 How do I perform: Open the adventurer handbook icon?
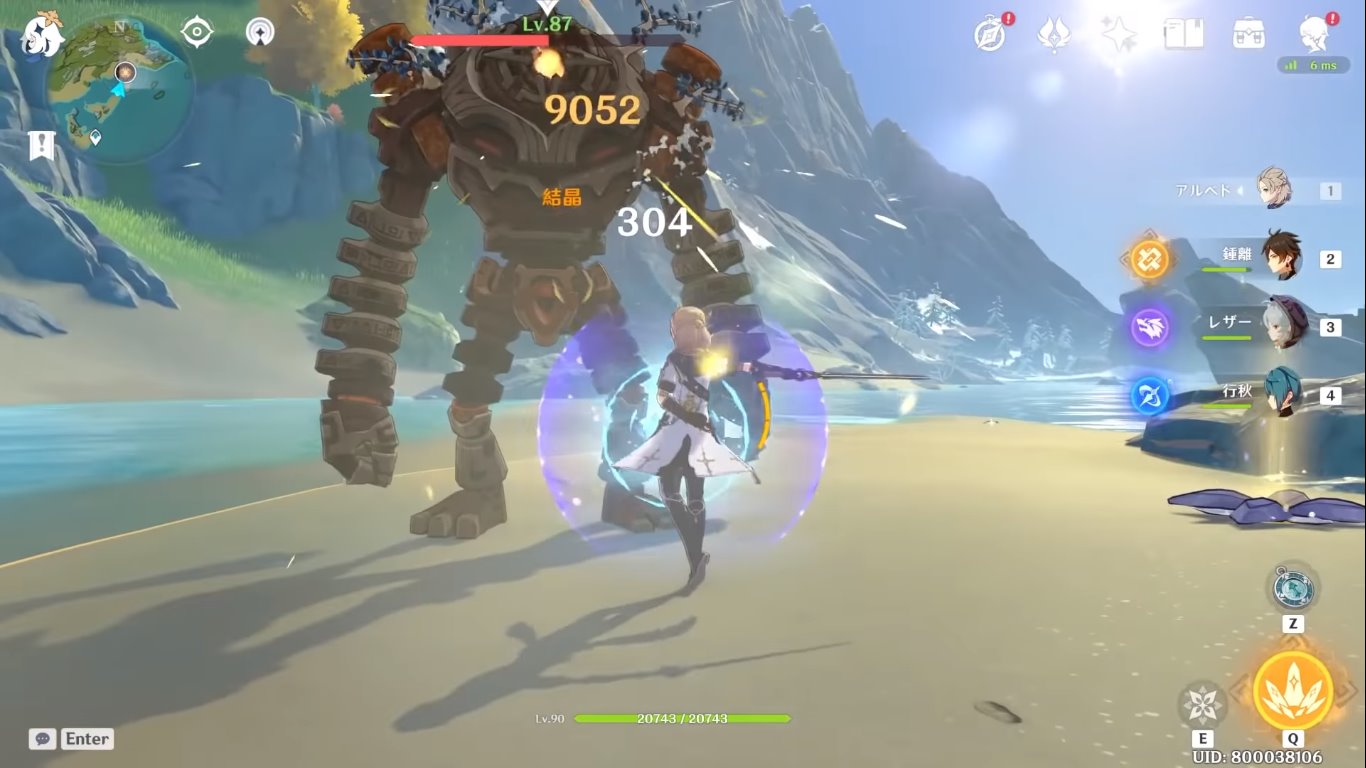coord(1183,34)
